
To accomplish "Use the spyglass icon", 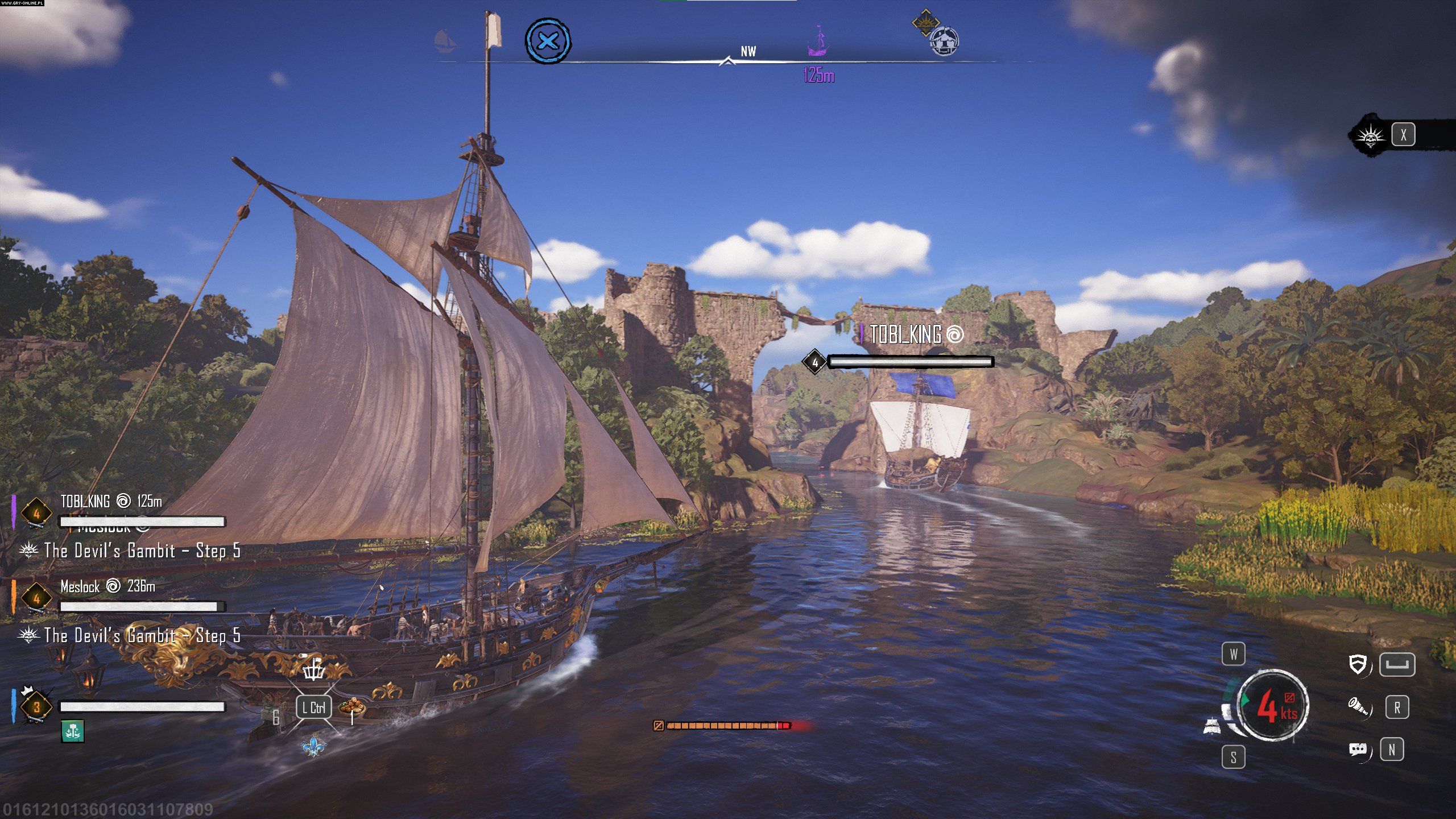I will (x=1358, y=707).
